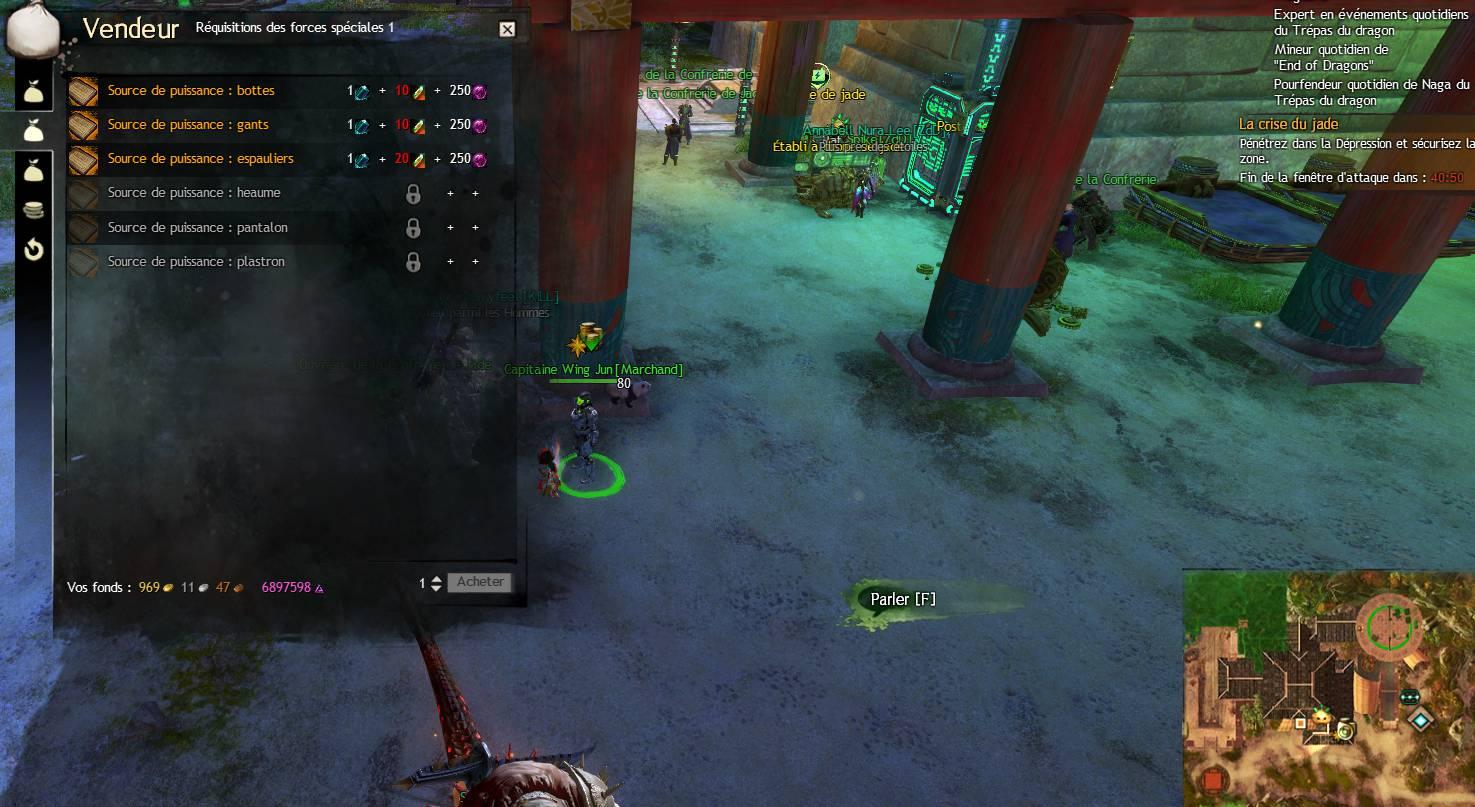Switch to the coin stack sell tab
The image size is (1475, 807).
click(34, 210)
